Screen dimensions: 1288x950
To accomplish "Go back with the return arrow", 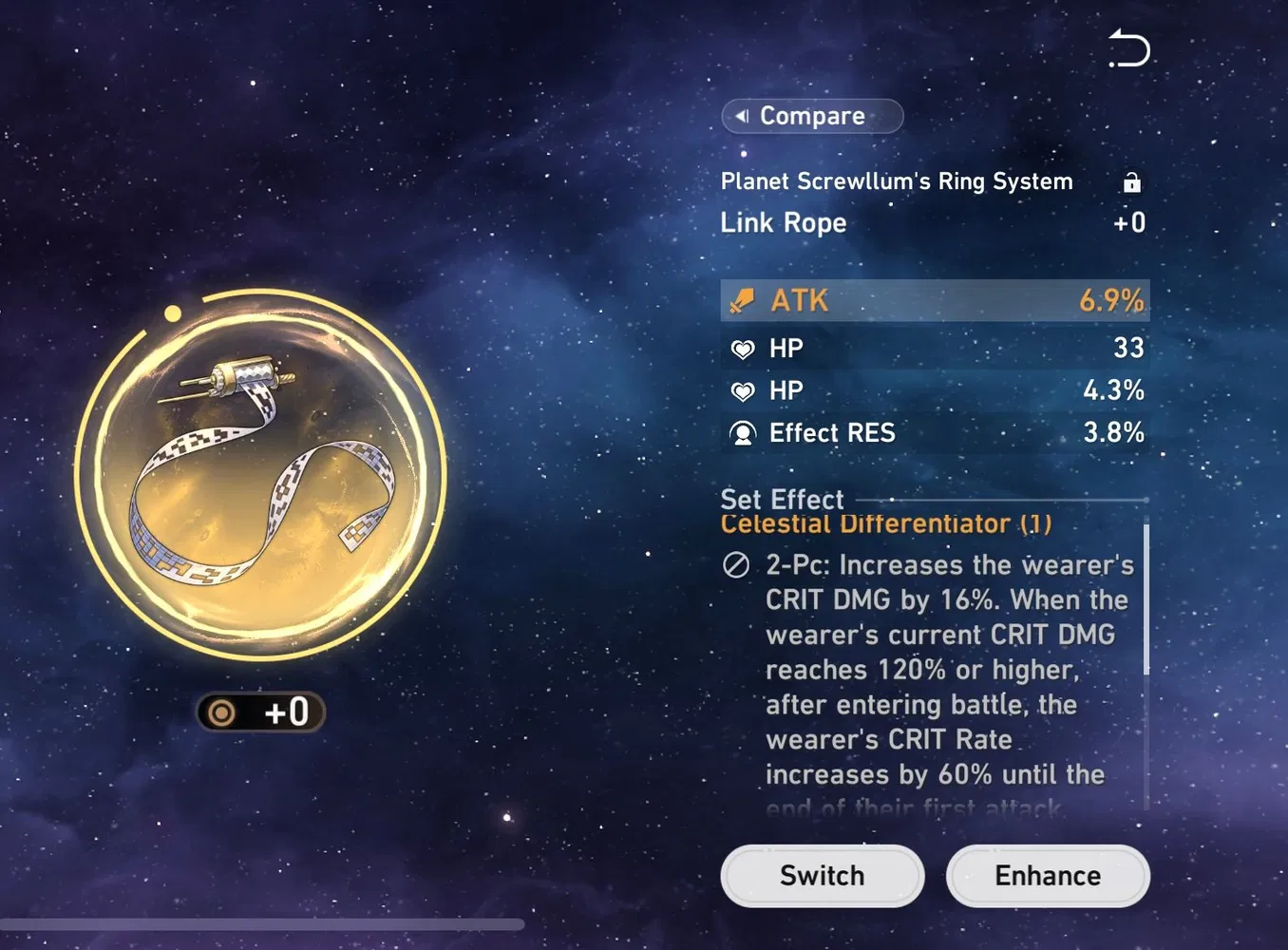I will coord(1129,48).
